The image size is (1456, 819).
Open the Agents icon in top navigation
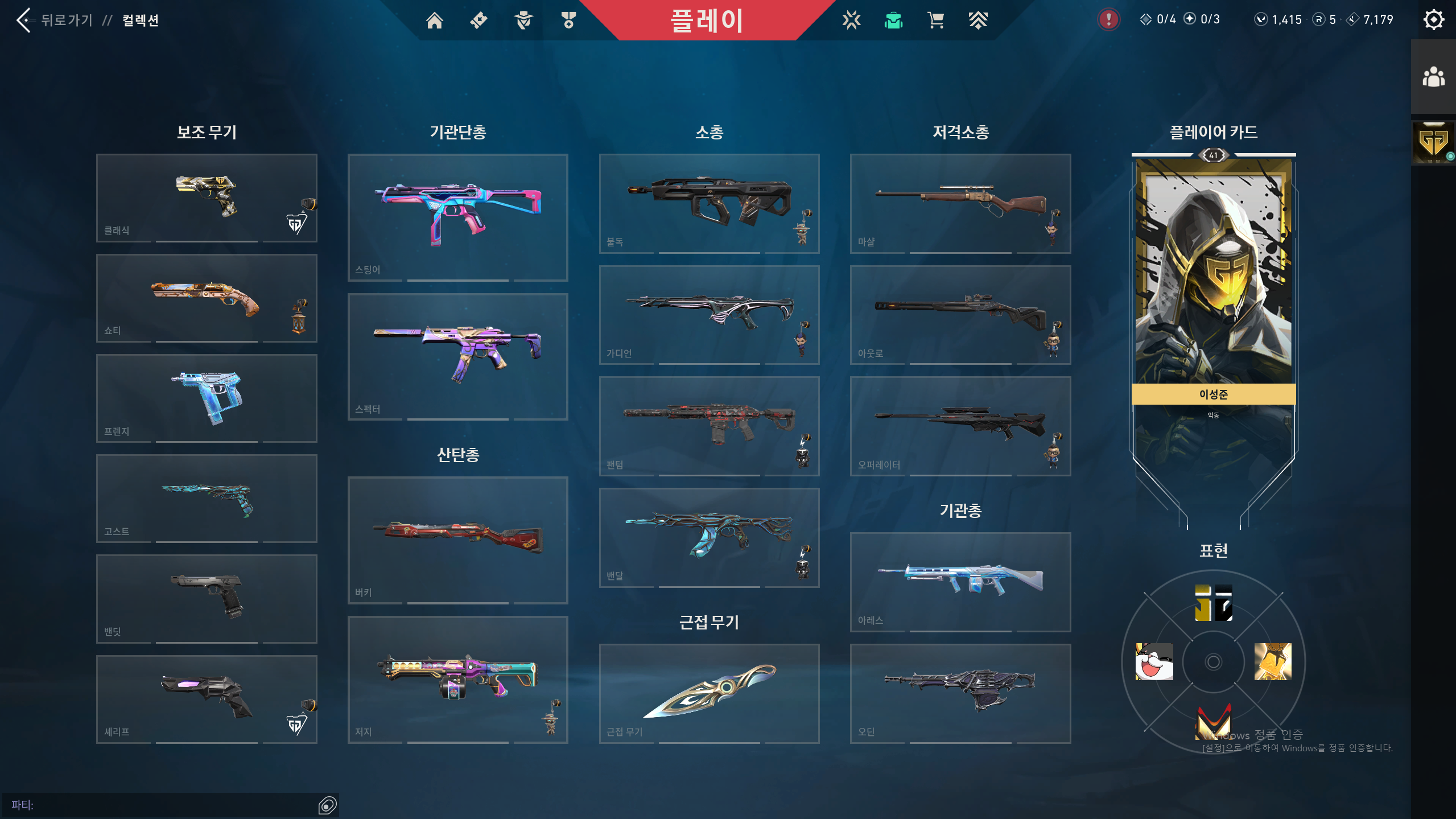click(523, 20)
